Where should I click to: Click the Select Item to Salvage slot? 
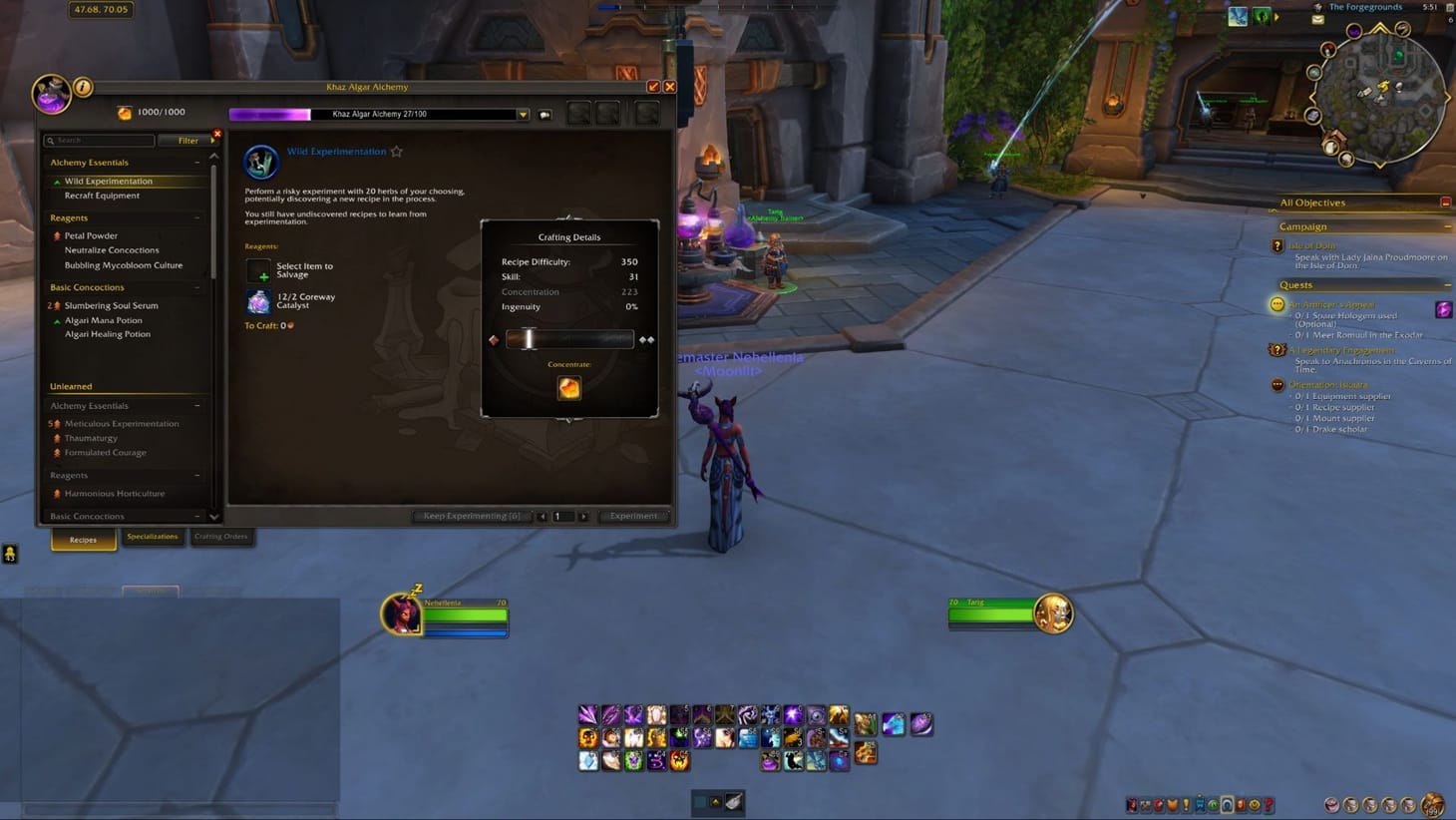[258, 269]
